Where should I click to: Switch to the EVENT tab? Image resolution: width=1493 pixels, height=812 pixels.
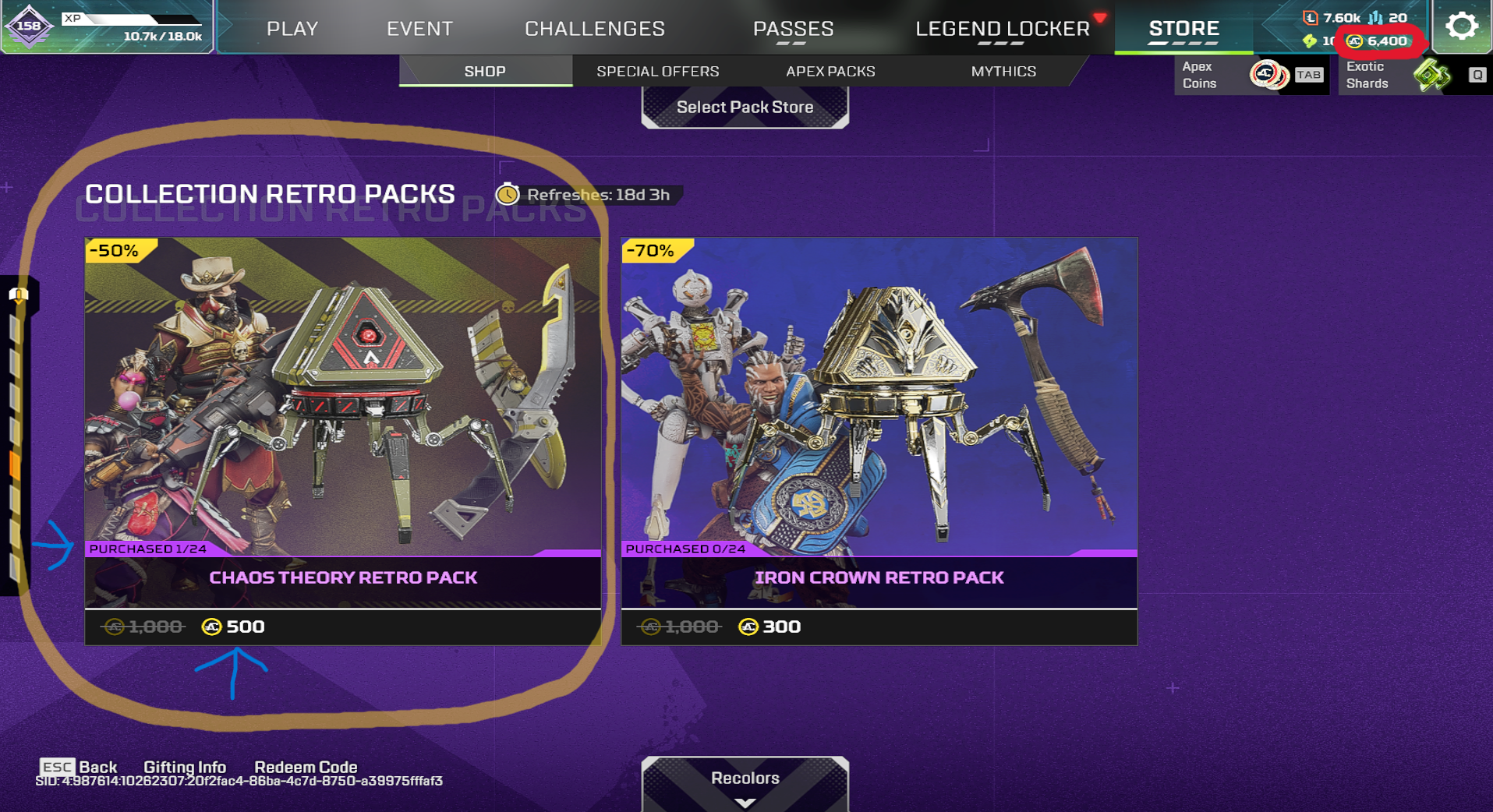coord(419,29)
